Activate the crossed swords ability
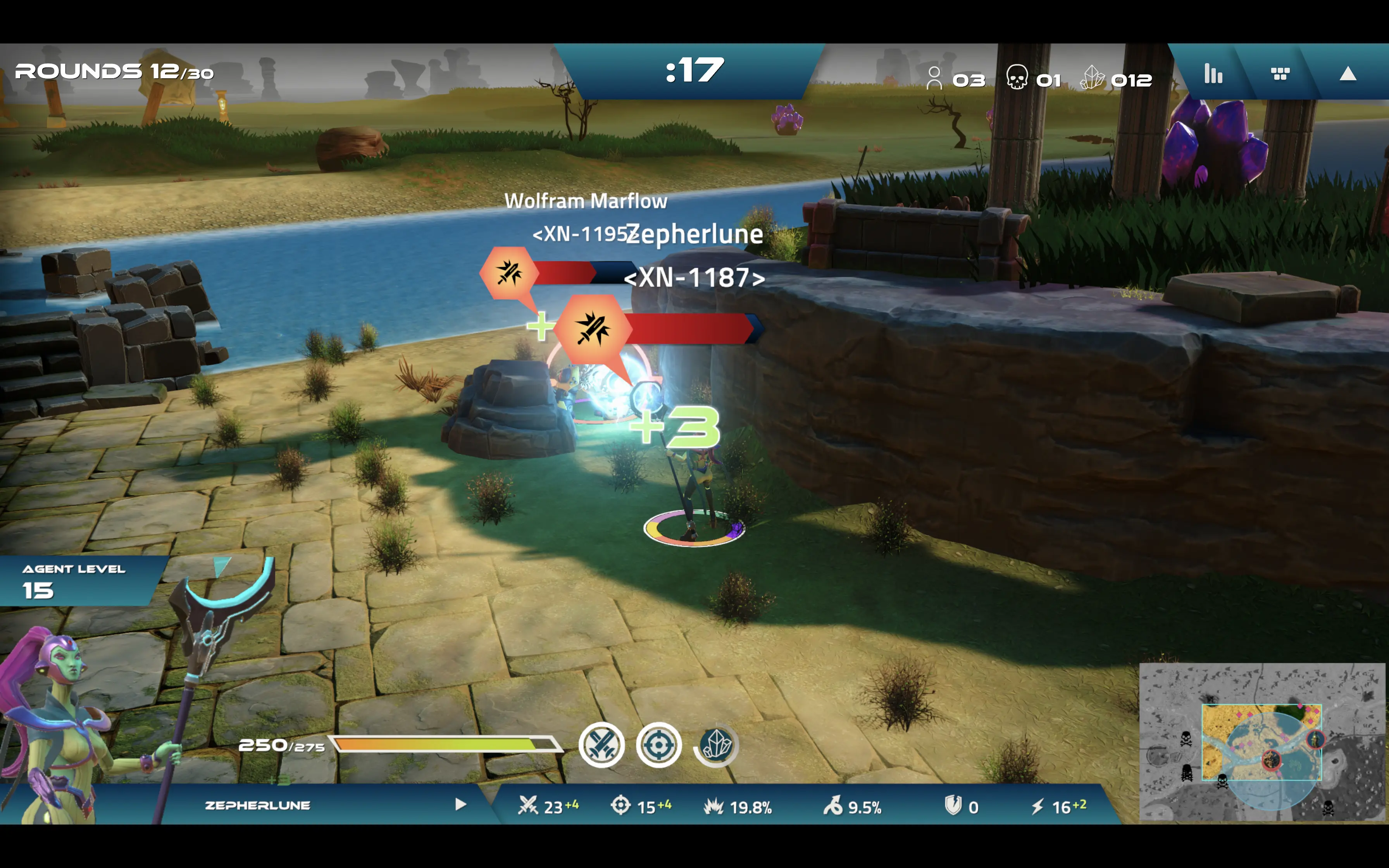Image resolution: width=1389 pixels, height=868 pixels. coord(601,745)
